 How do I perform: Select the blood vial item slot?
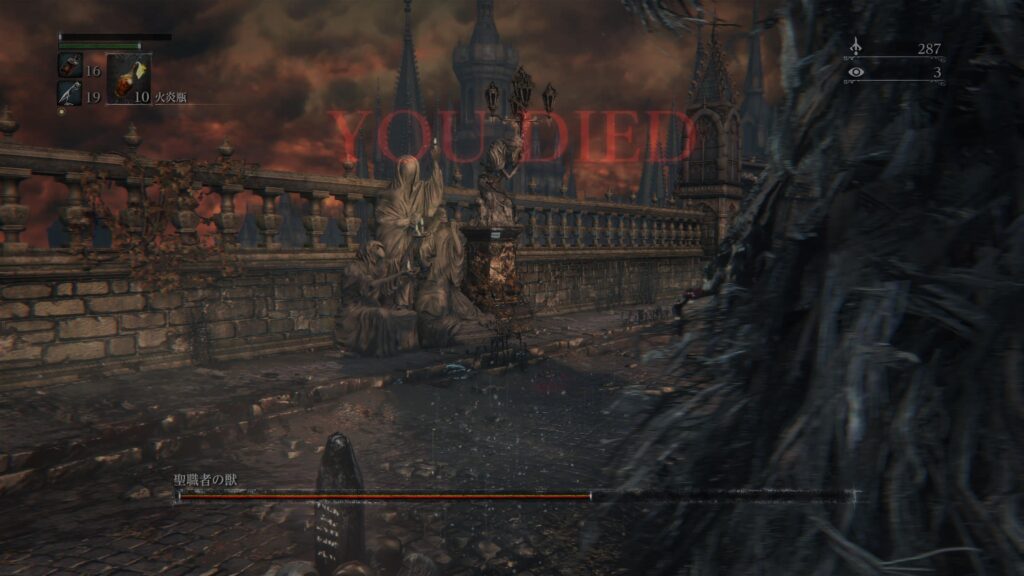69,65
